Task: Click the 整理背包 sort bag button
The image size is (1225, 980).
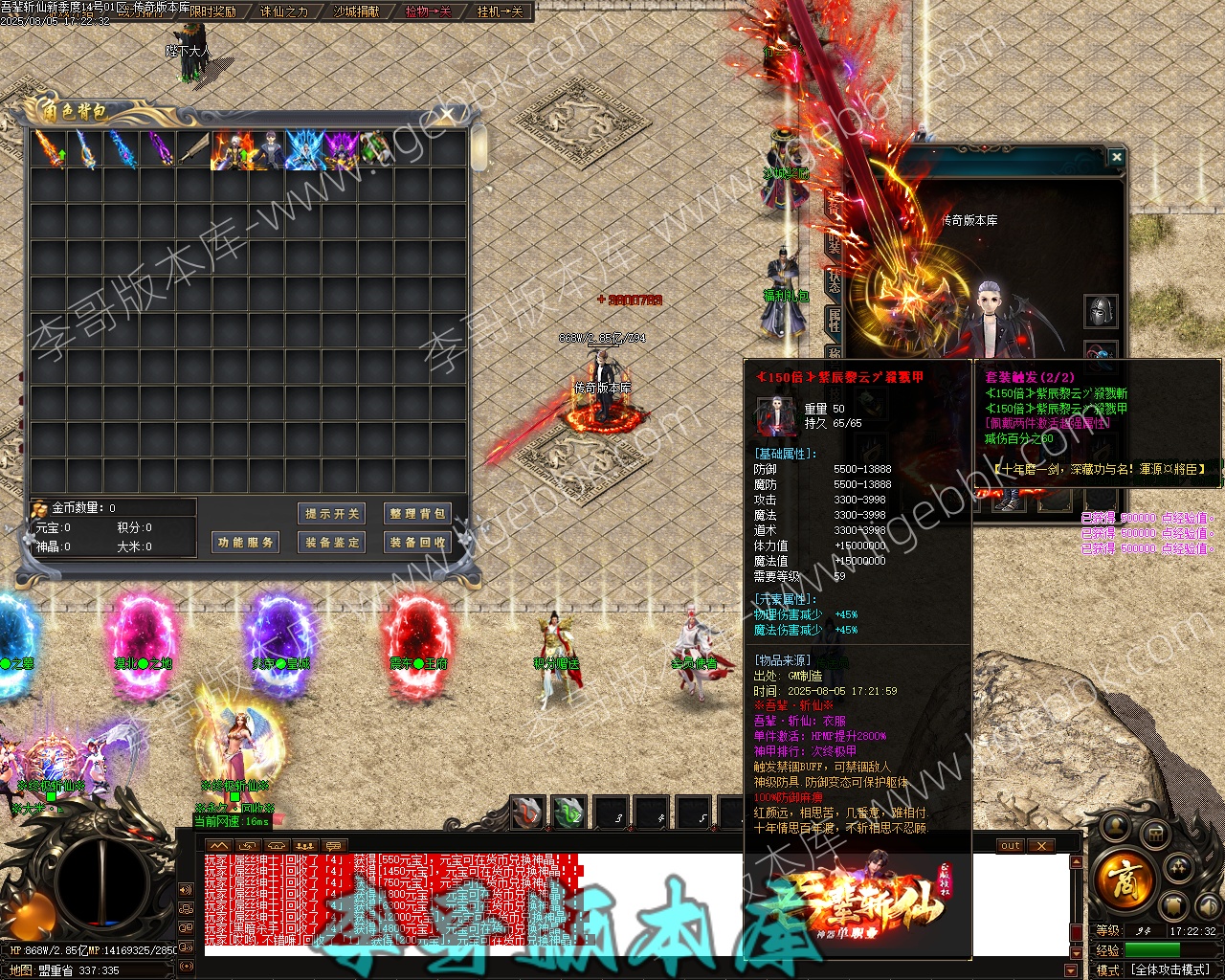Action: [x=417, y=514]
